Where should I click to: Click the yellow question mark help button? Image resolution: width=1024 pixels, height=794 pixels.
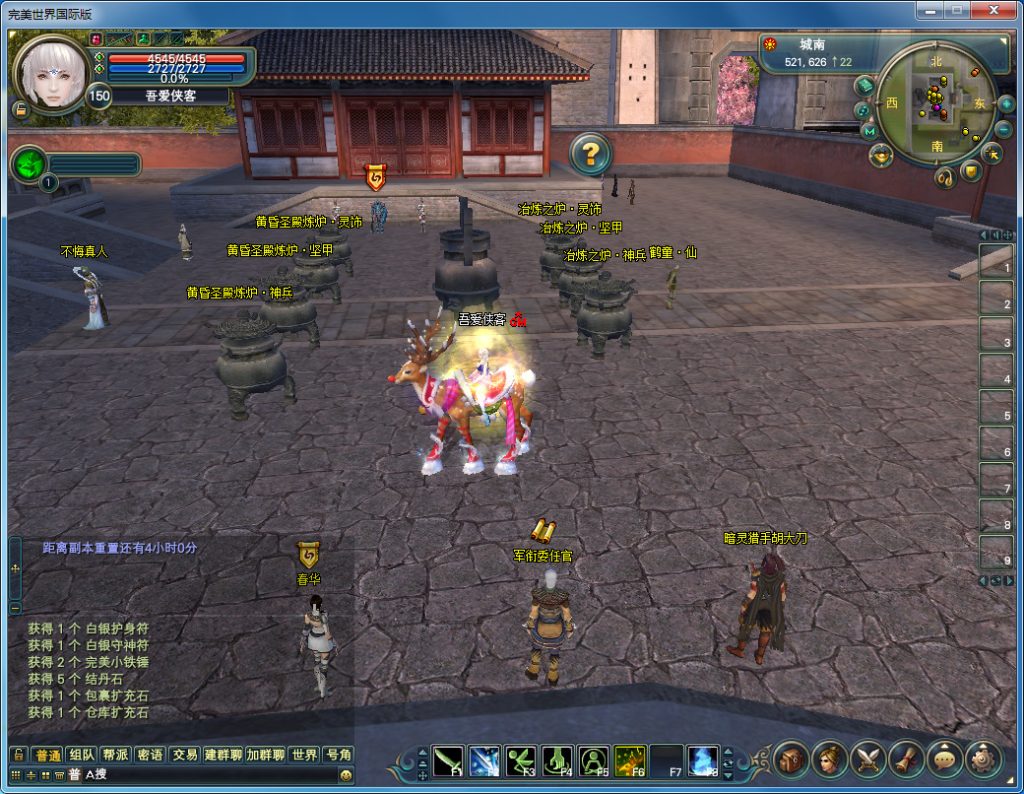tap(591, 153)
